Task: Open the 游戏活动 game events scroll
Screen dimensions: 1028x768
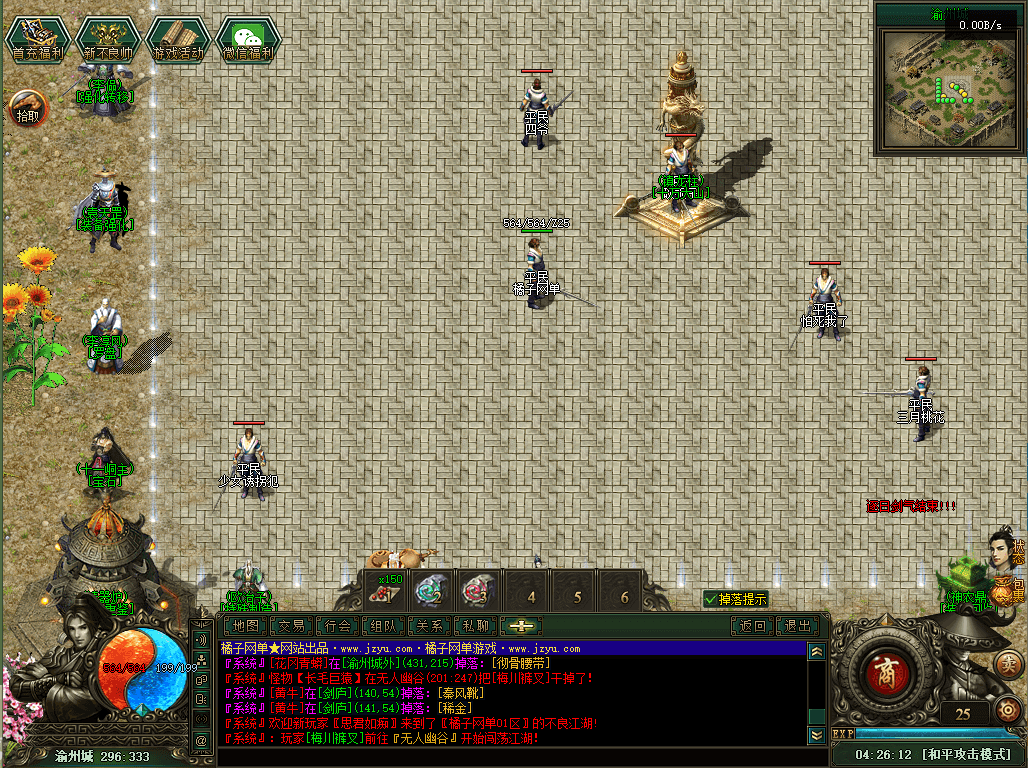Action: 178,38
